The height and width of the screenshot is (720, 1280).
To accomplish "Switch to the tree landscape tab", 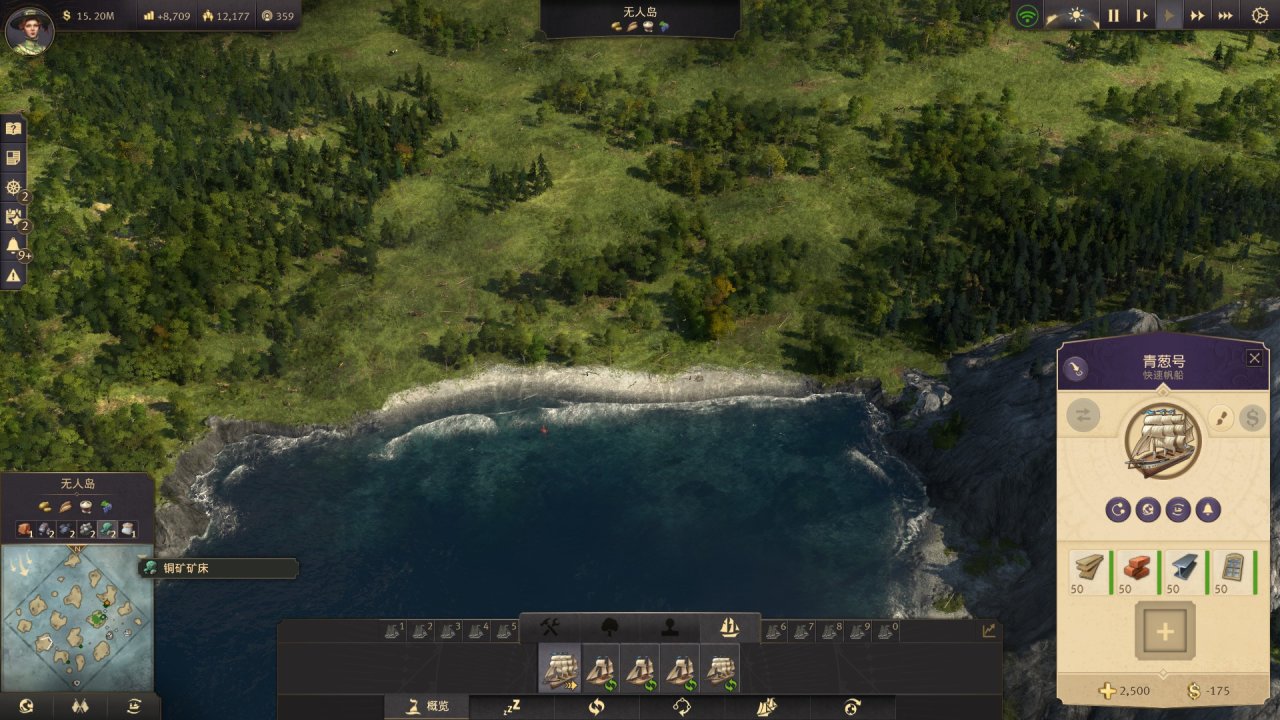I will pos(609,628).
